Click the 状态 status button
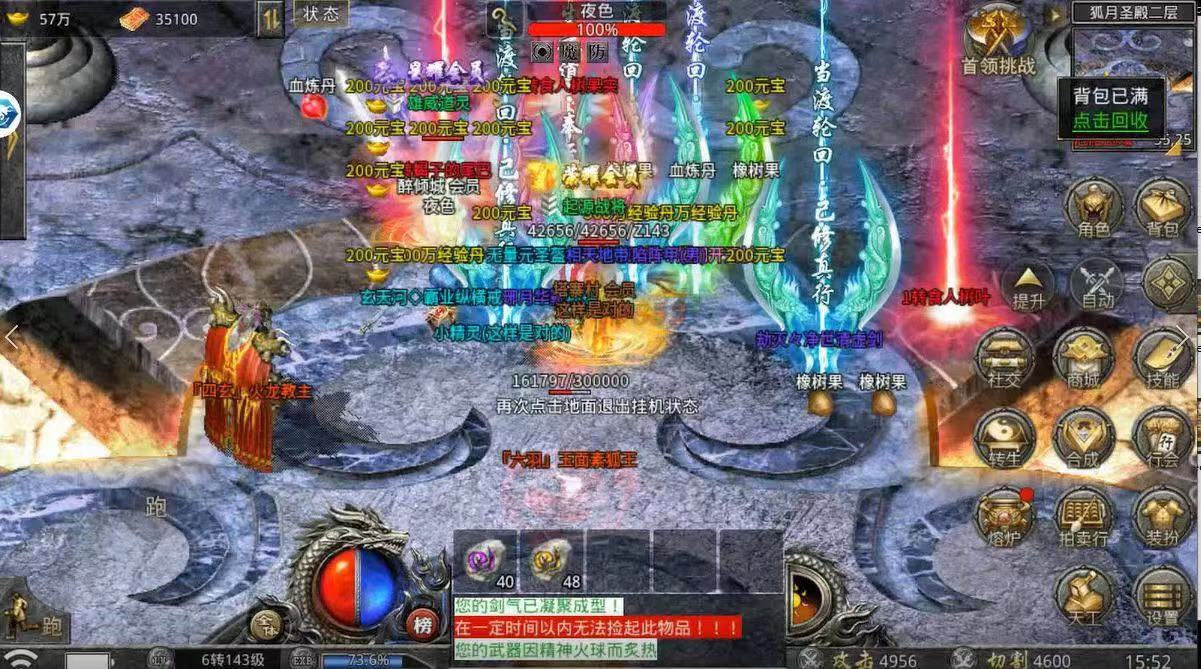This screenshot has width=1201, height=669. tap(321, 13)
